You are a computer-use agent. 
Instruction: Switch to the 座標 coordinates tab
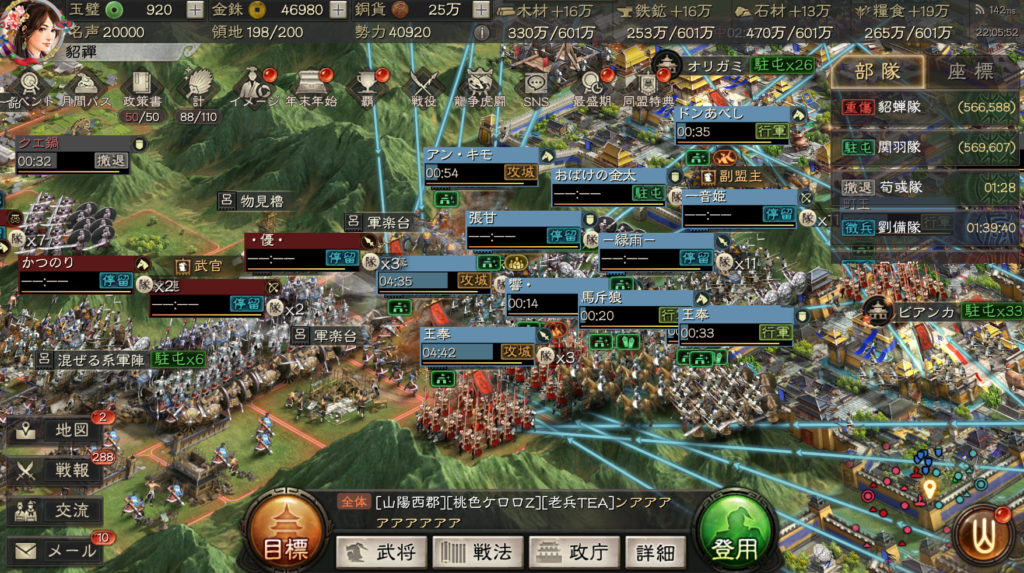(x=969, y=72)
